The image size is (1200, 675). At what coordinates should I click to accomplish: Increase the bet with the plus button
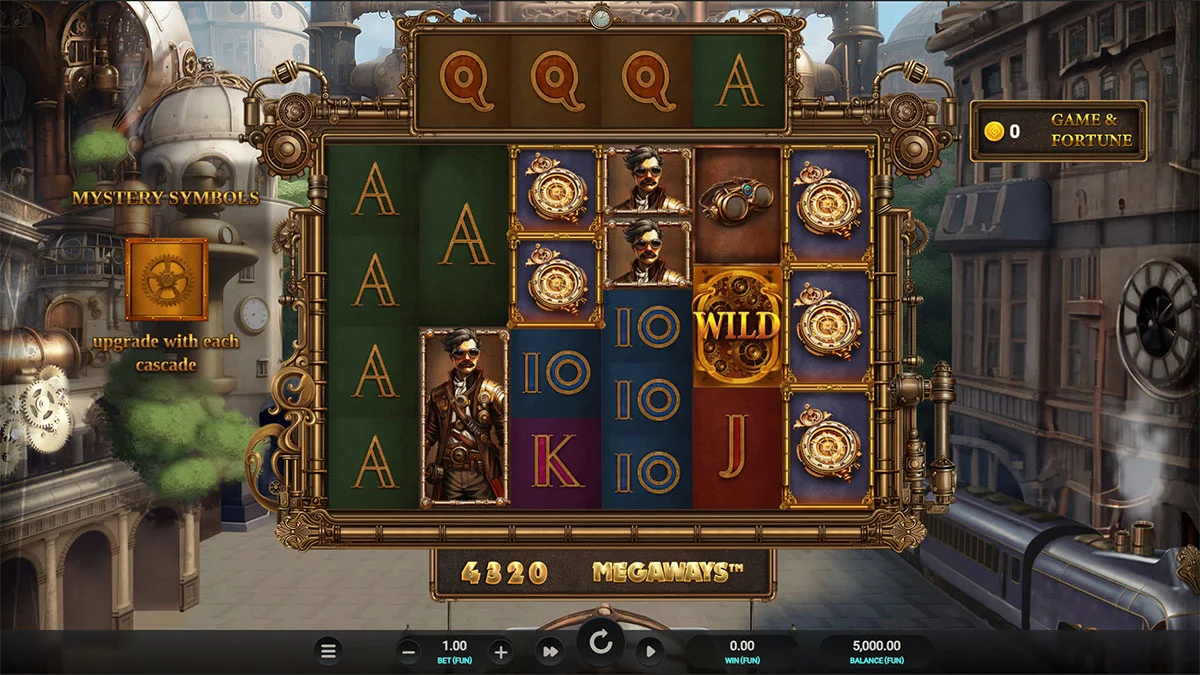pos(501,652)
